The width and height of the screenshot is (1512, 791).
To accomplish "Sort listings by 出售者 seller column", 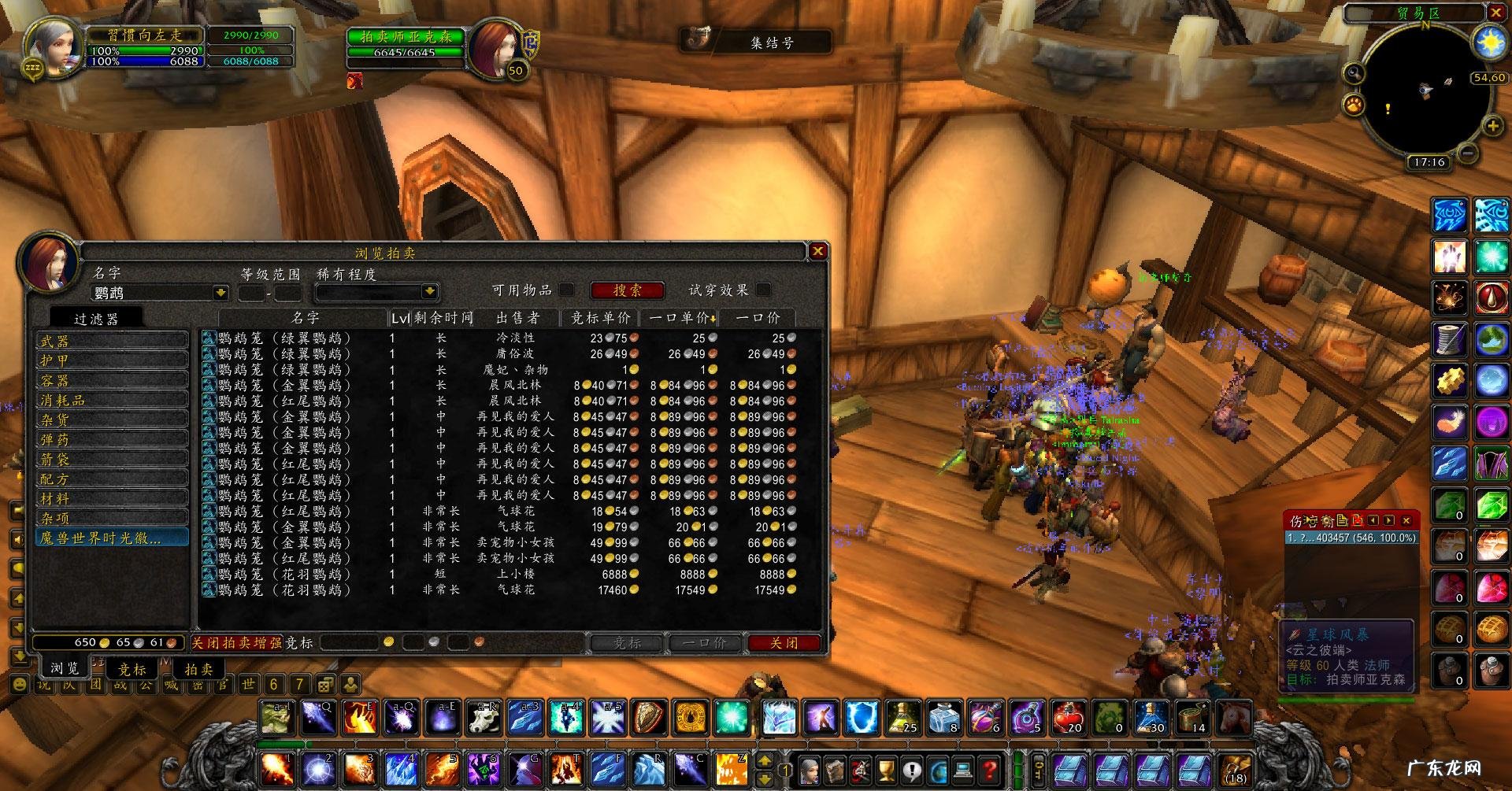I will click(517, 317).
